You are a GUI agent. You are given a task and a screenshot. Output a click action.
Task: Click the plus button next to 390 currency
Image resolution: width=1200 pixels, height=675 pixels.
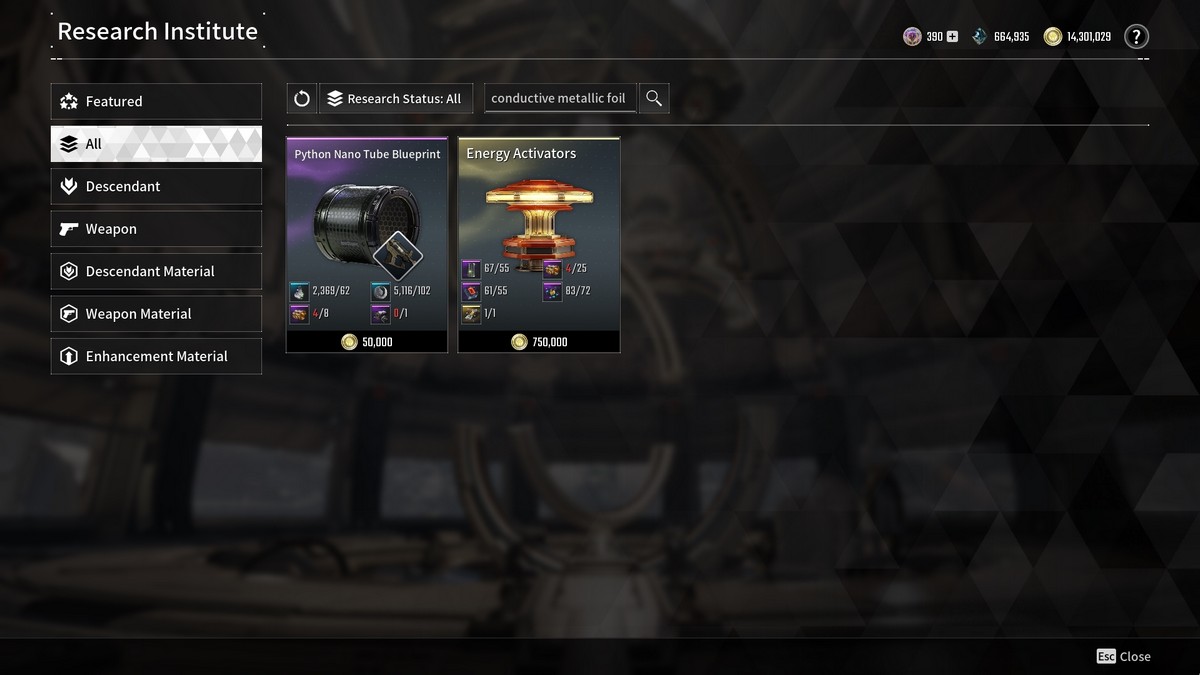pos(952,37)
